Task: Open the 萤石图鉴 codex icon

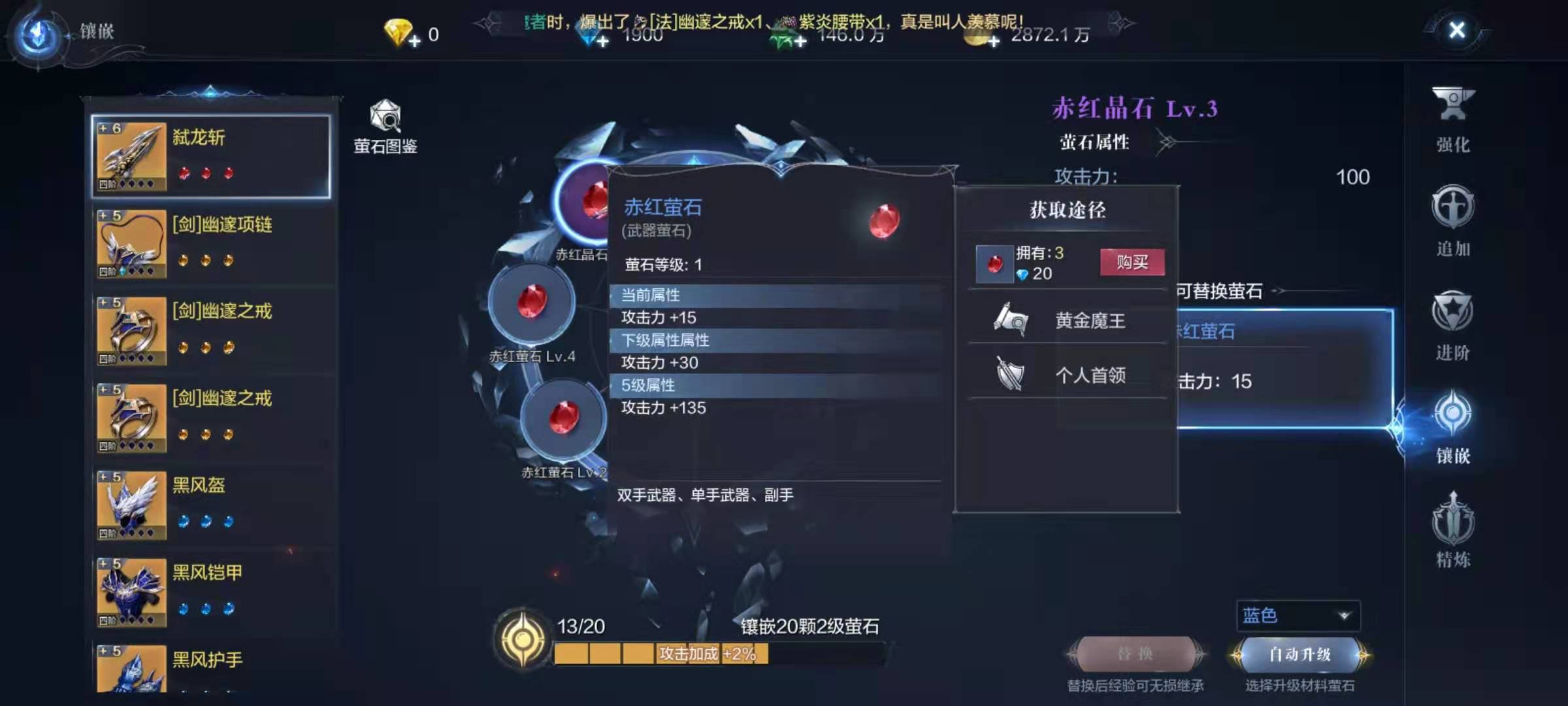Action: (x=384, y=121)
